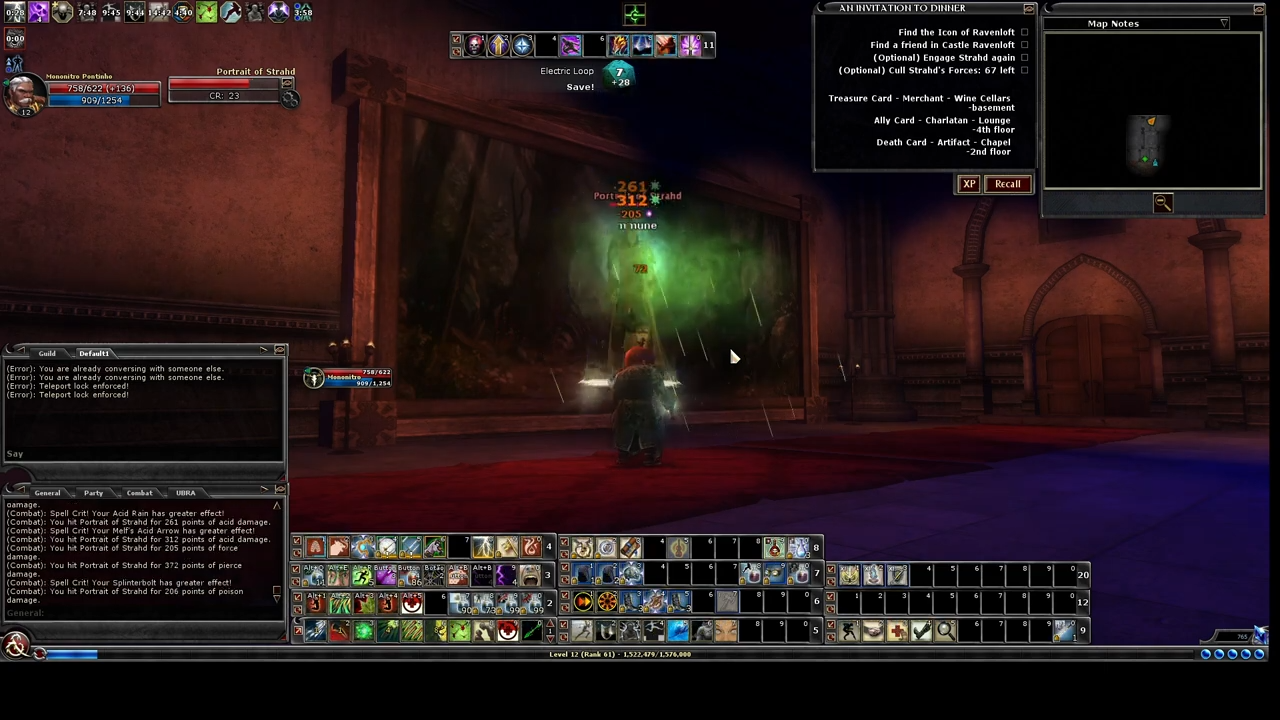
Task: Click the XP button in the quest panel
Action: point(968,183)
